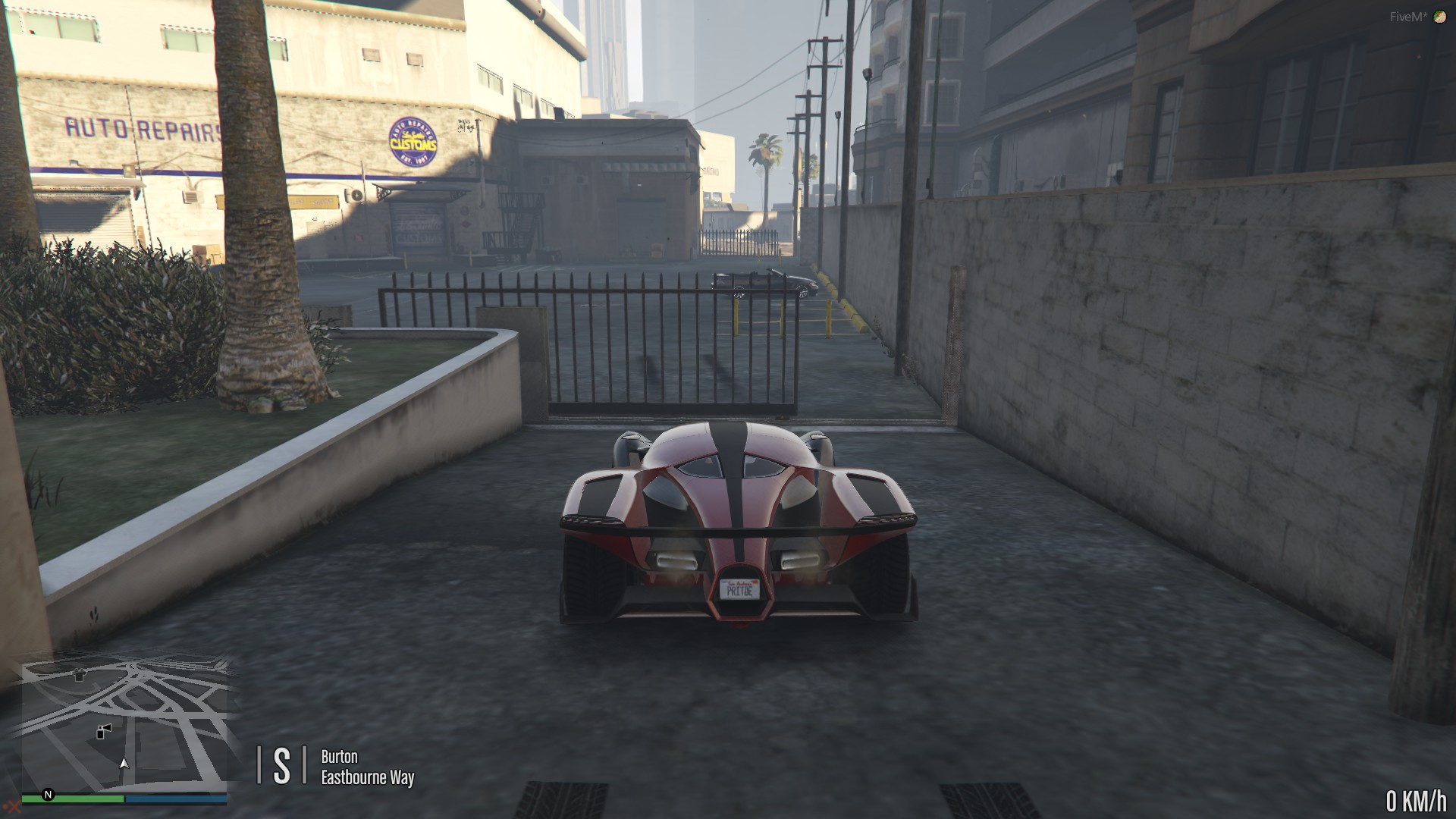
Task: Toggle the gear indicator showing S
Action: [x=281, y=764]
